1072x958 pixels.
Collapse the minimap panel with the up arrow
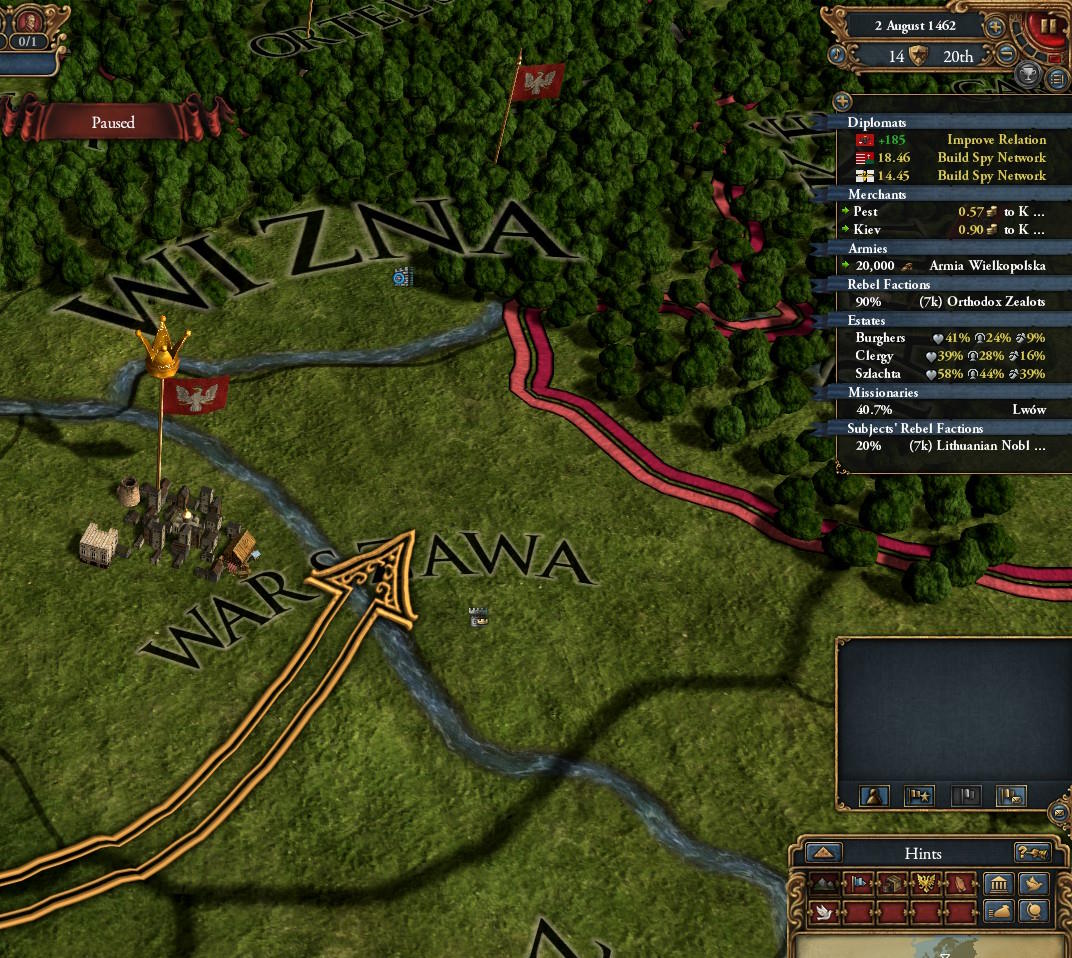pyautogui.click(x=823, y=853)
